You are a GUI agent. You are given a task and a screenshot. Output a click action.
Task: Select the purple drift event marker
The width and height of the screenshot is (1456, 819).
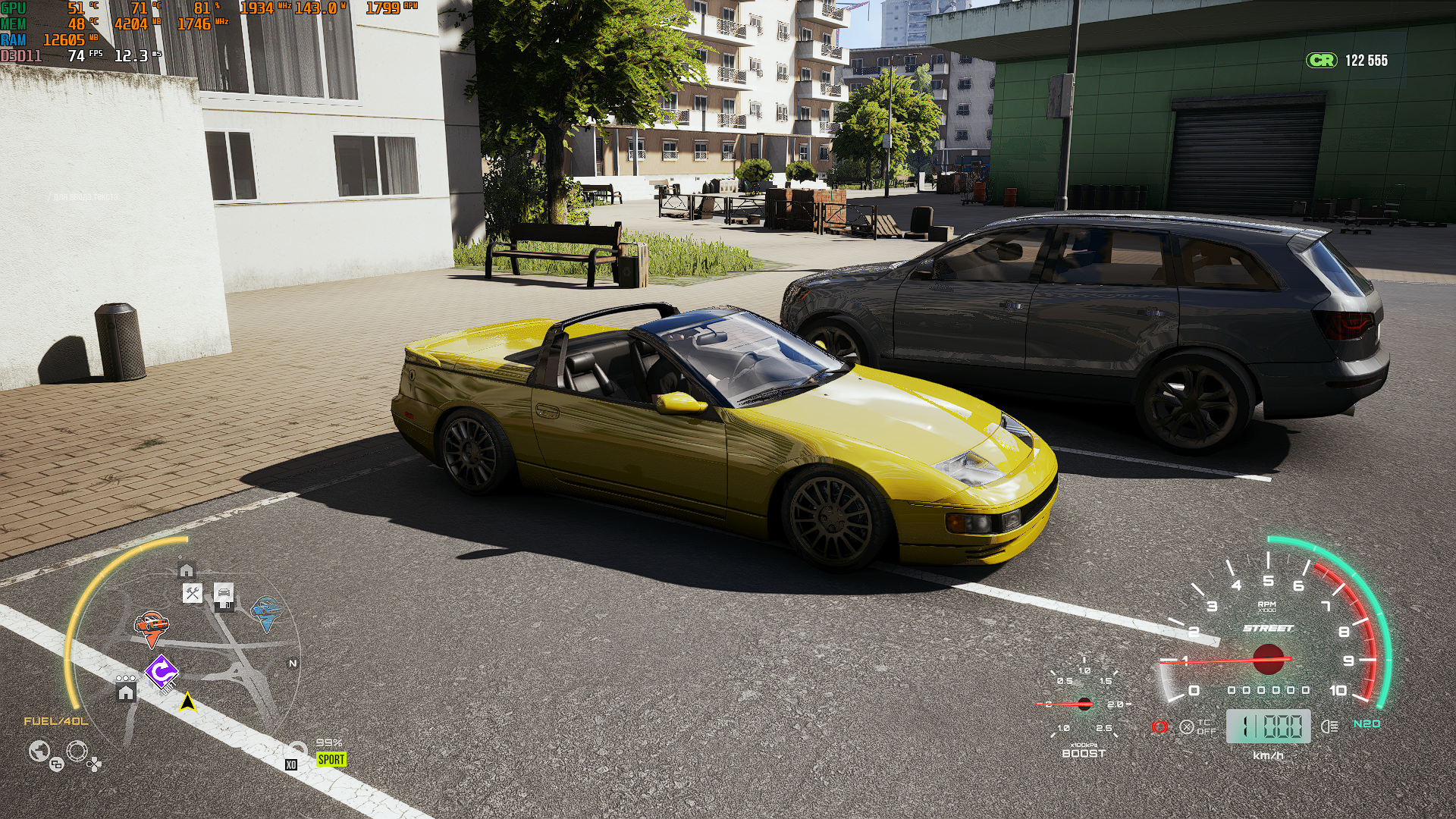tap(162, 671)
